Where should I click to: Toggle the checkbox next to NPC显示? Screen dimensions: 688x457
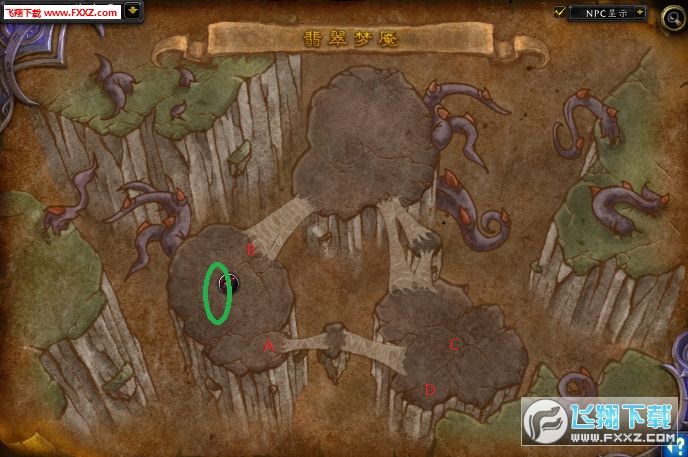click(x=559, y=12)
